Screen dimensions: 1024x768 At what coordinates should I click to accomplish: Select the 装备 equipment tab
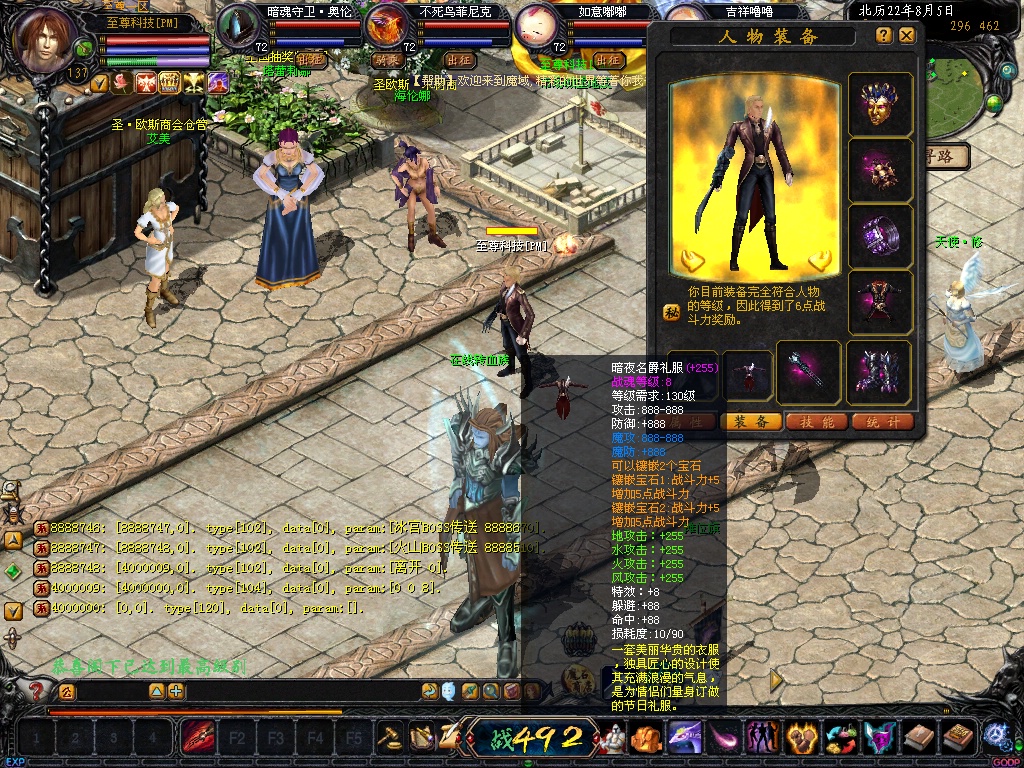coord(752,422)
